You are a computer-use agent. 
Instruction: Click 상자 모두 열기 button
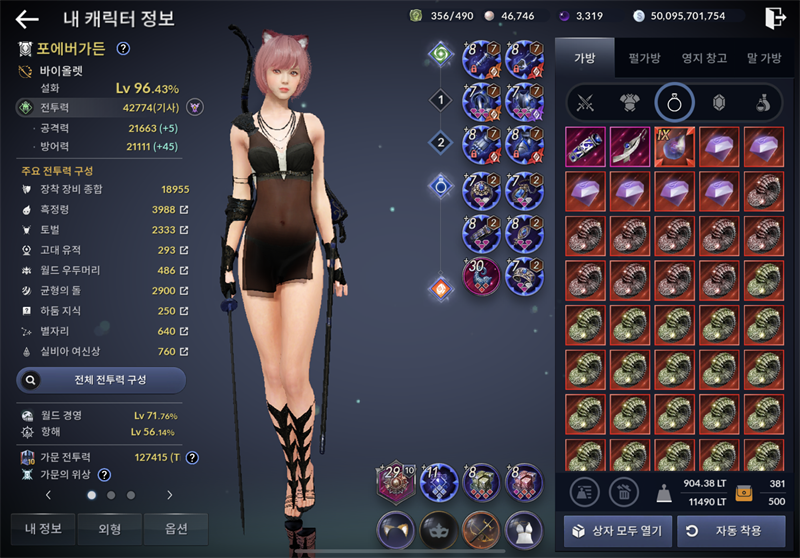tap(617, 530)
